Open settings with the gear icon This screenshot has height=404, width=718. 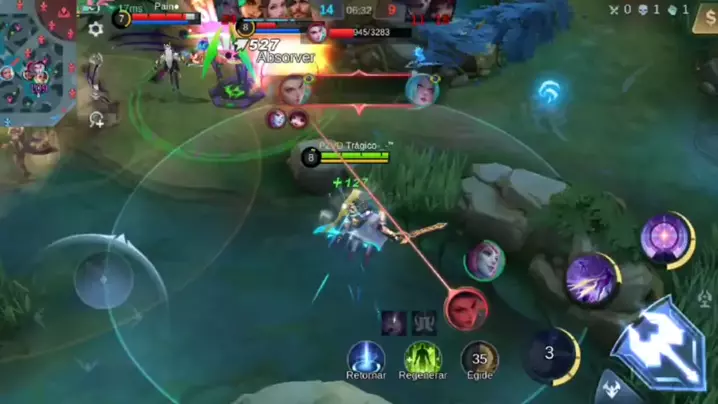click(96, 29)
